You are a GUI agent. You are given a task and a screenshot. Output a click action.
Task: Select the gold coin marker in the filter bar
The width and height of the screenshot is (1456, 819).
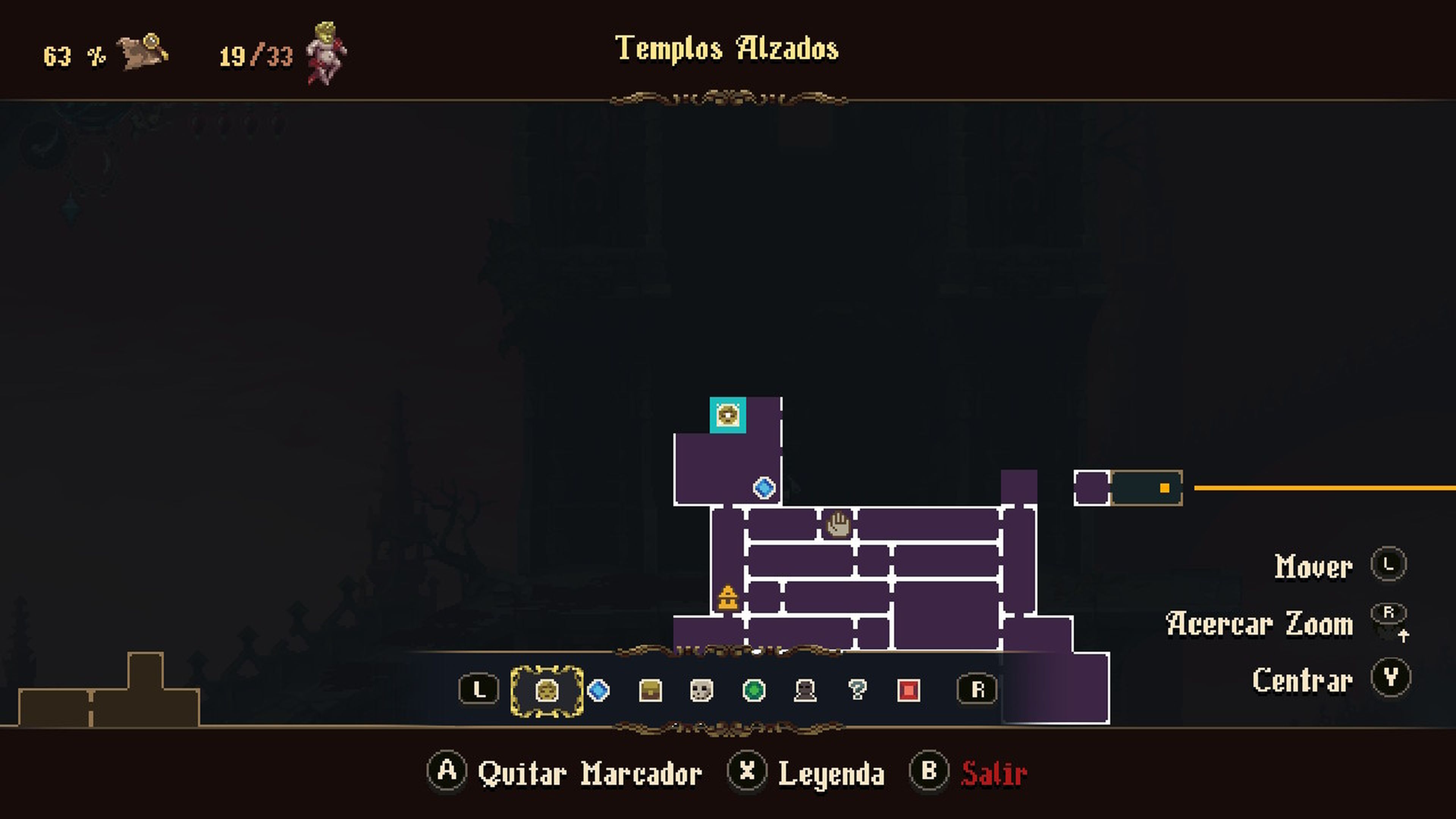click(x=547, y=691)
